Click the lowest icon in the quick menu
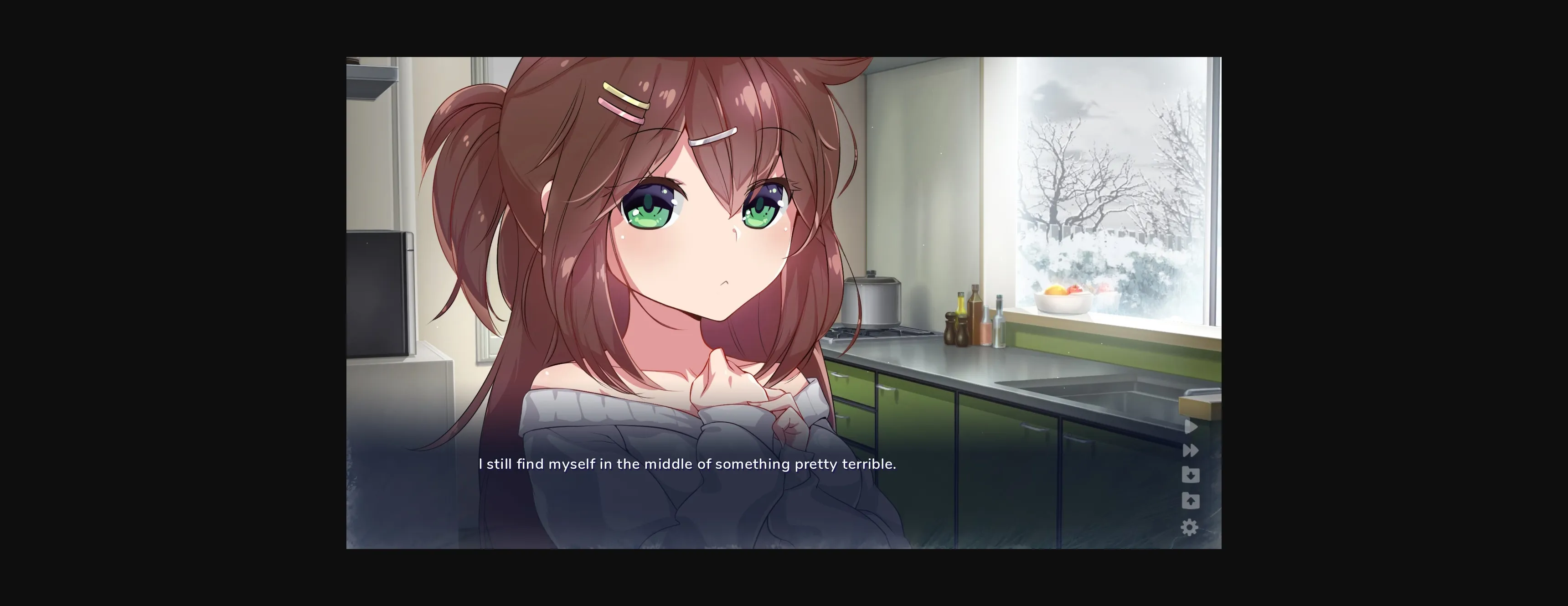The height and width of the screenshot is (606, 1568). [1190, 527]
